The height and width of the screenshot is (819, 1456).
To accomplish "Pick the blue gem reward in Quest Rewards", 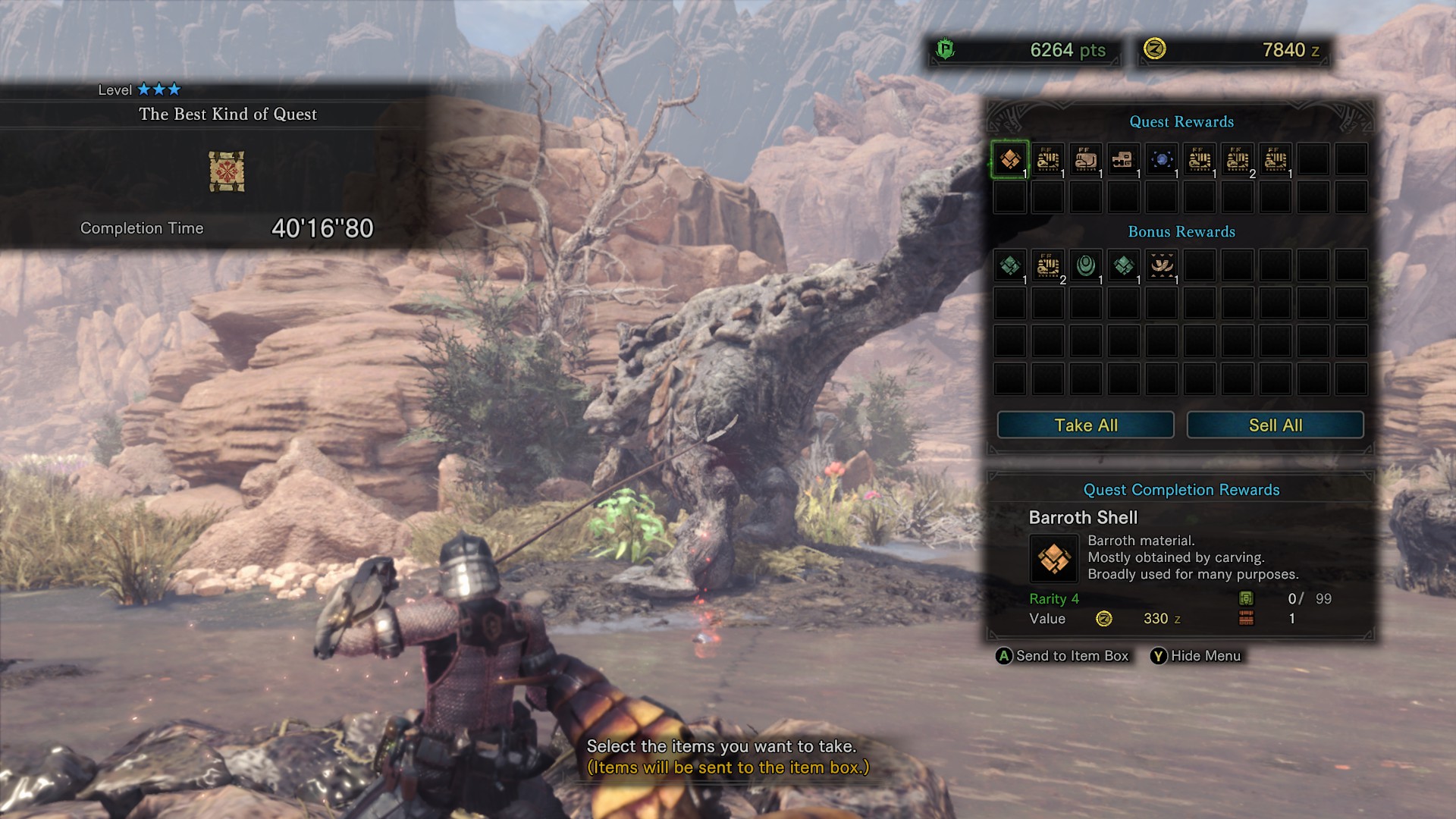I will [x=1161, y=160].
